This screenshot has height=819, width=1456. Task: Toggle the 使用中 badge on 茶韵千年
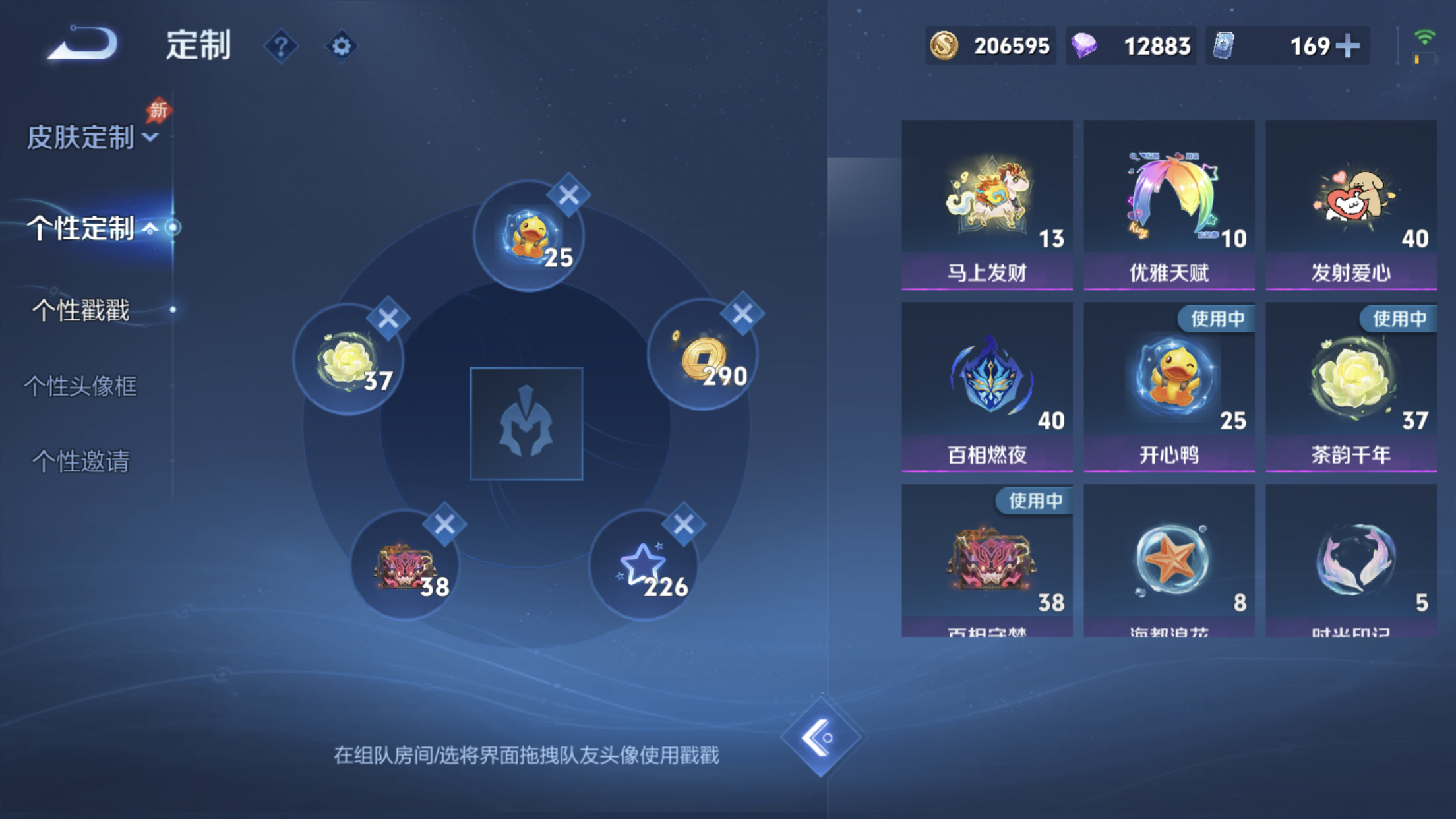point(1397,318)
